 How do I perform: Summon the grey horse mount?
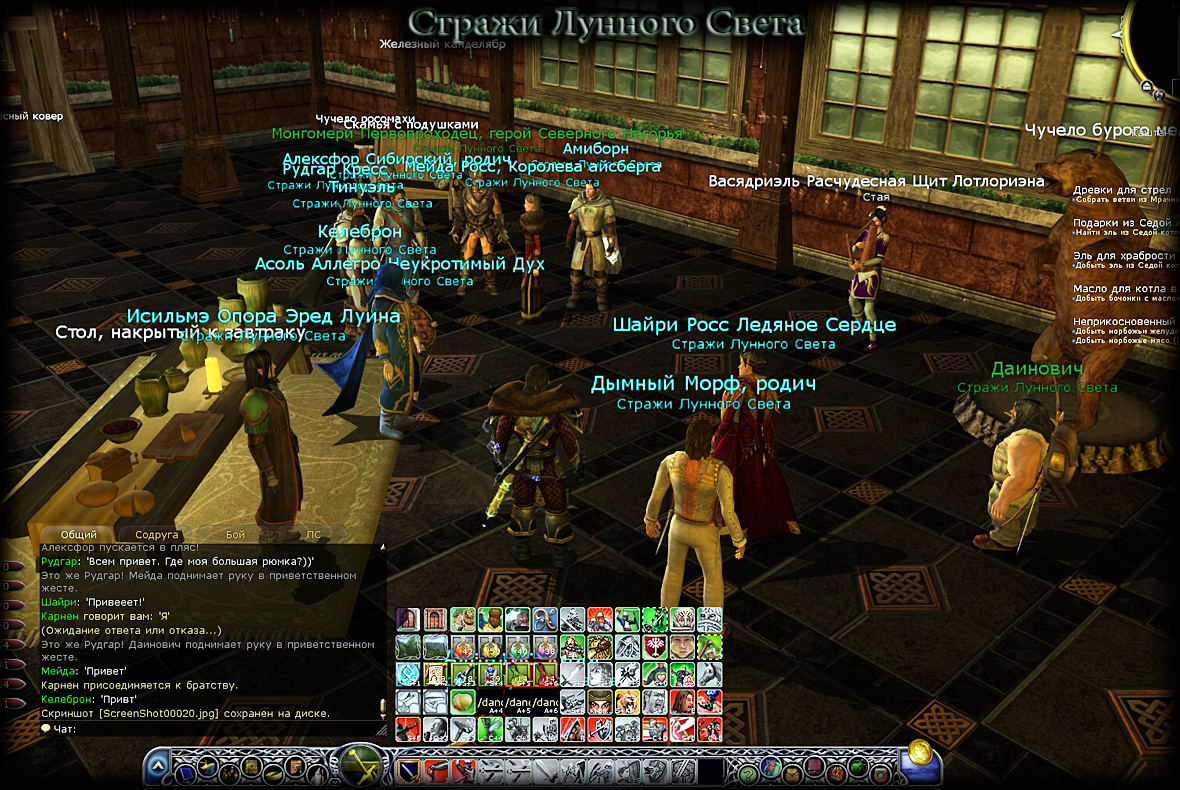point(709,673)
